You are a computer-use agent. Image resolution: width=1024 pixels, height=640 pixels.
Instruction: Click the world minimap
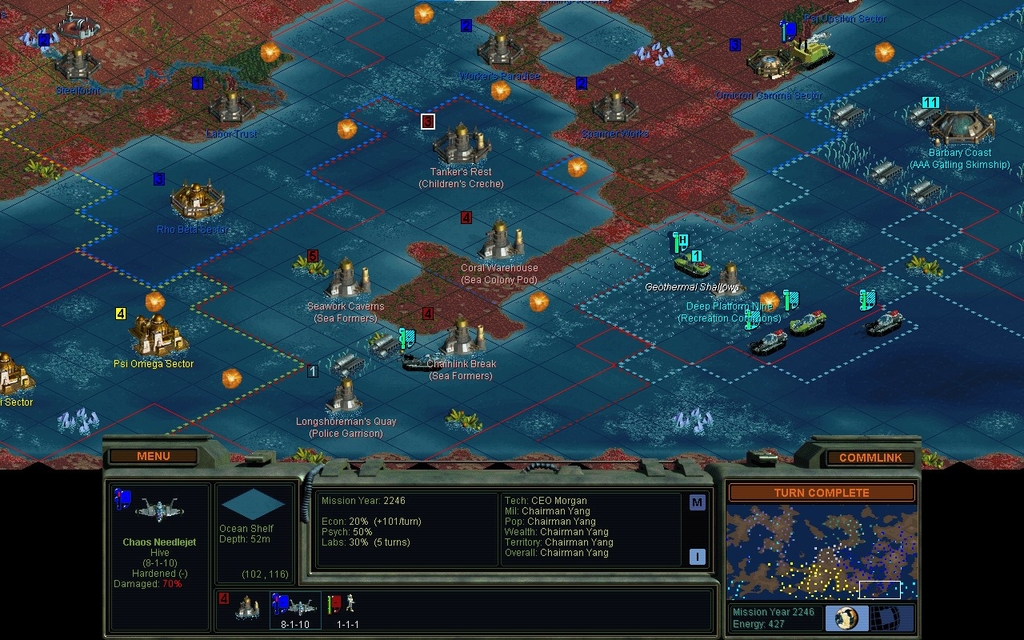click(821, 551)
